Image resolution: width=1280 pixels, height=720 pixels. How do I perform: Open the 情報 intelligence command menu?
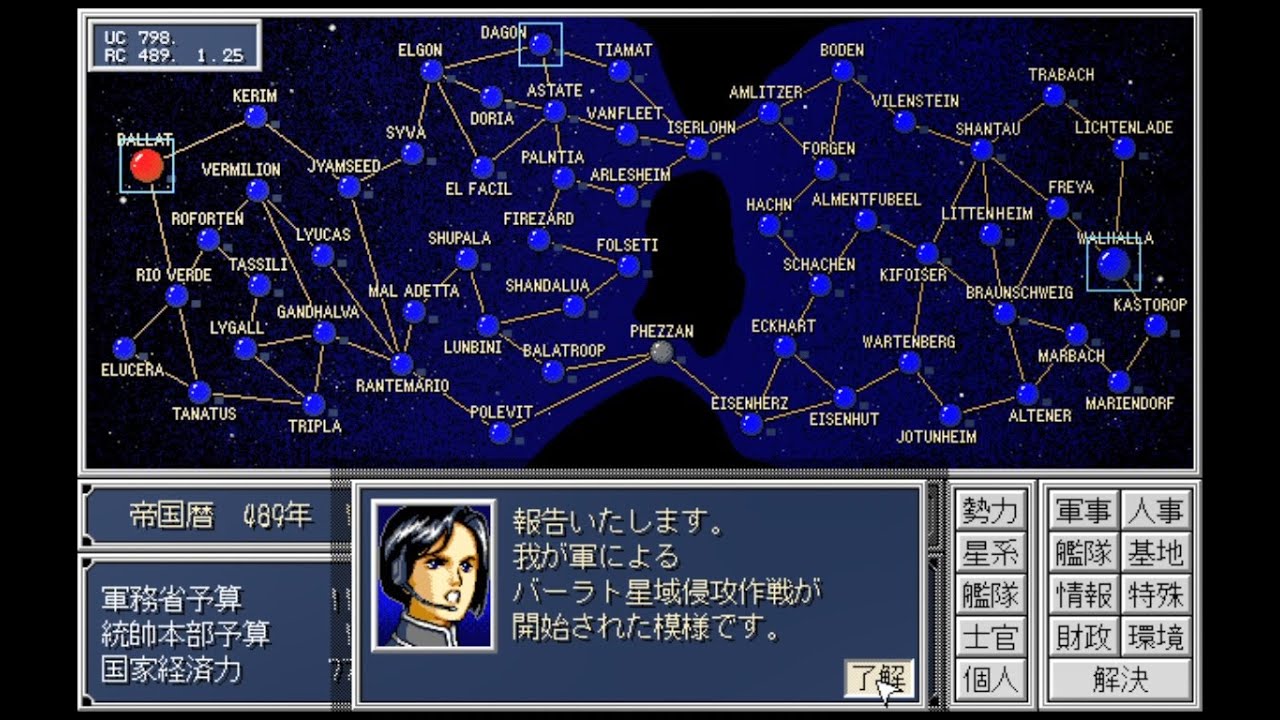click(x=1084, y=592)
